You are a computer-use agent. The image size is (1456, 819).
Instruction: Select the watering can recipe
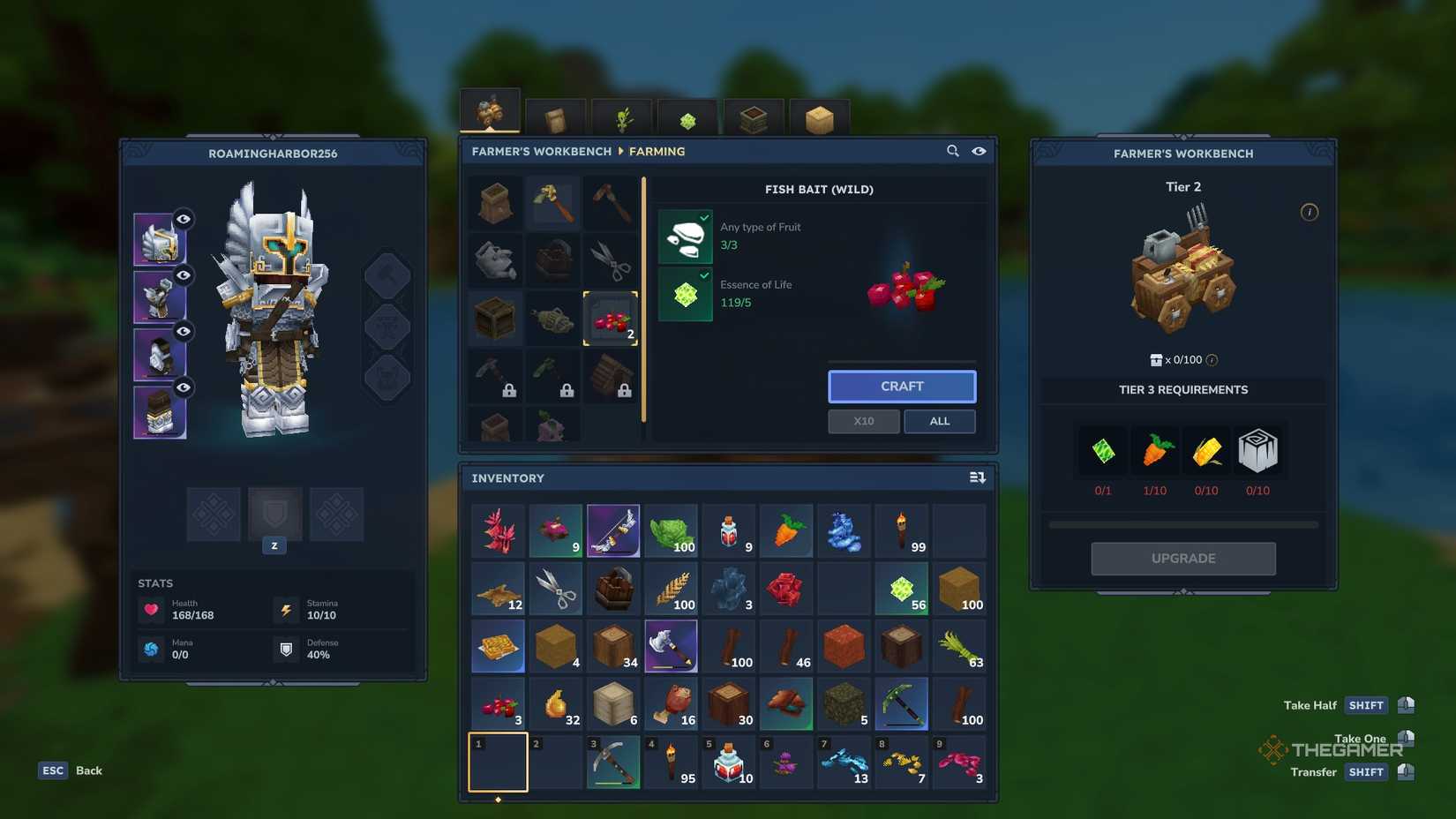tap(495, 259)
